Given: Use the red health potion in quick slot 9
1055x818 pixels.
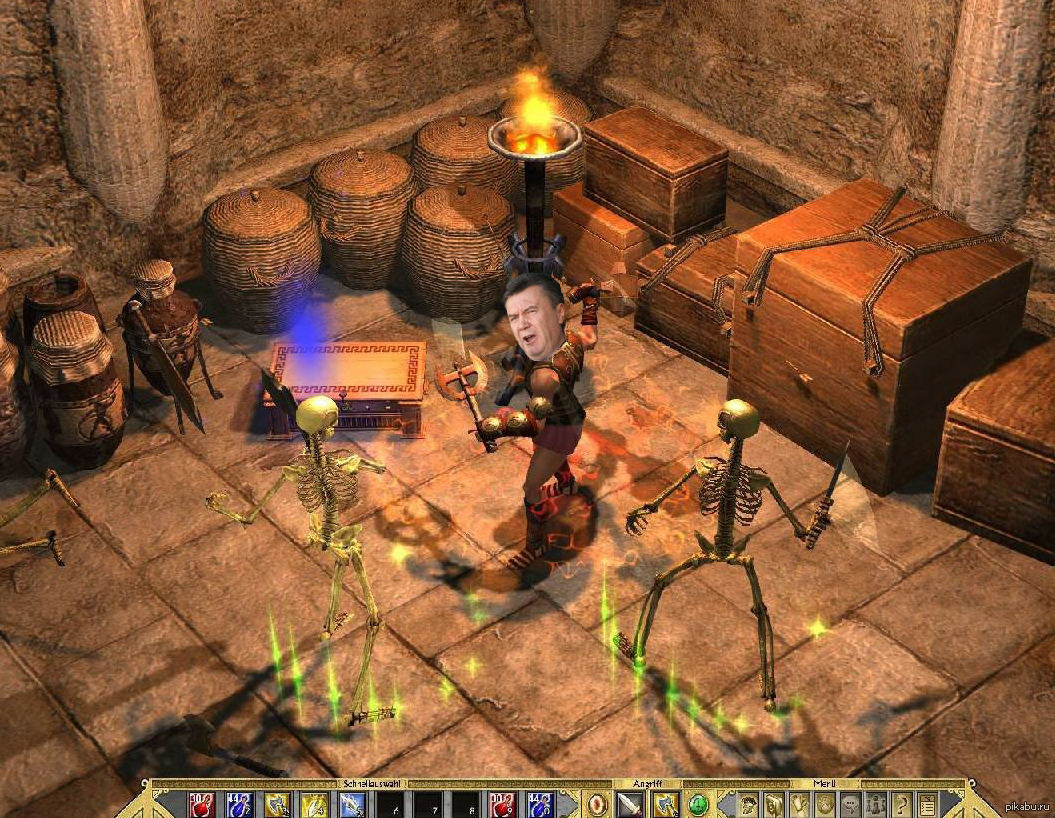Looking at the screenshot, I should pyautogui.click(x=503, y=804).
